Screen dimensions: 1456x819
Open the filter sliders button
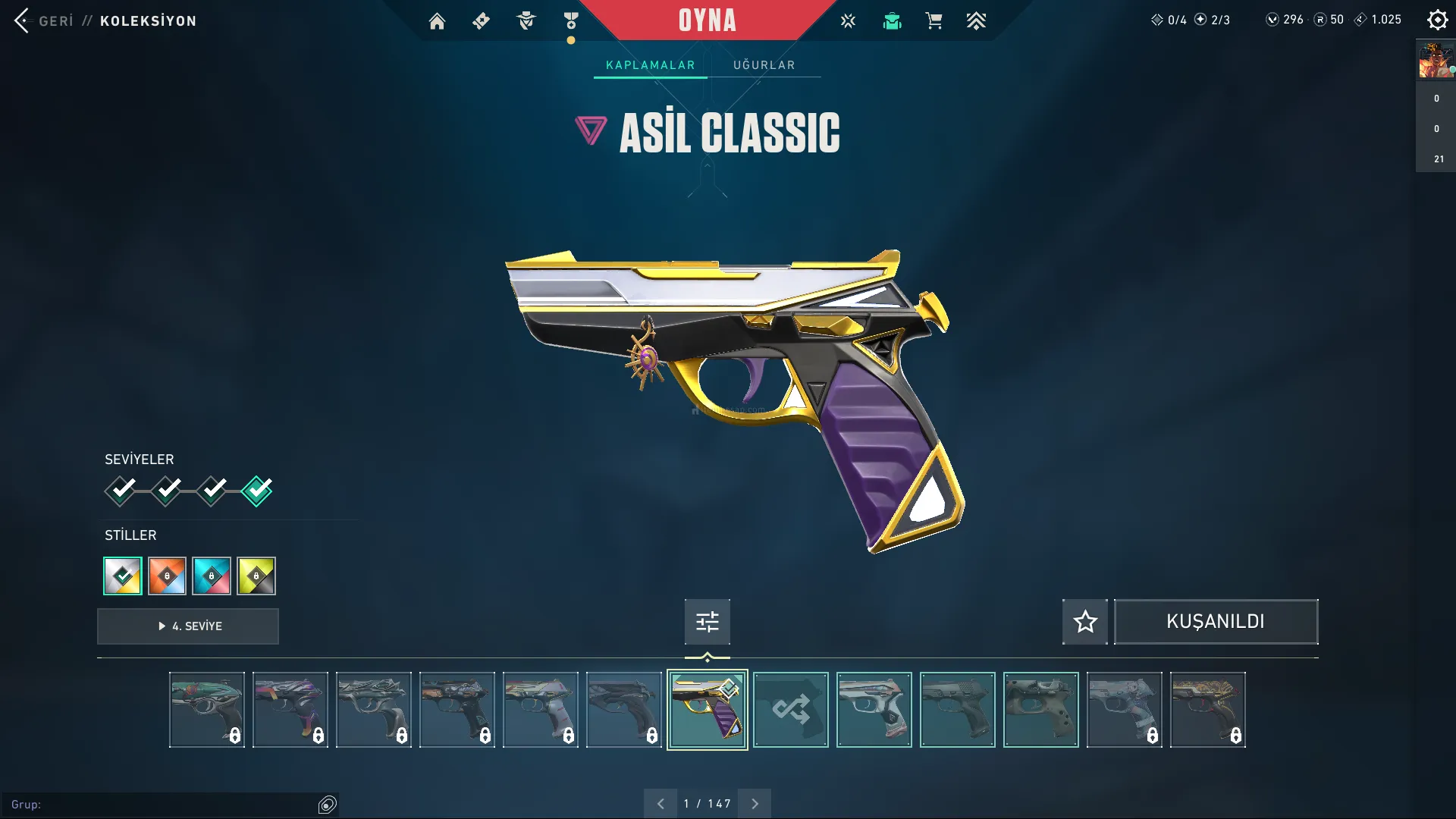707,622
